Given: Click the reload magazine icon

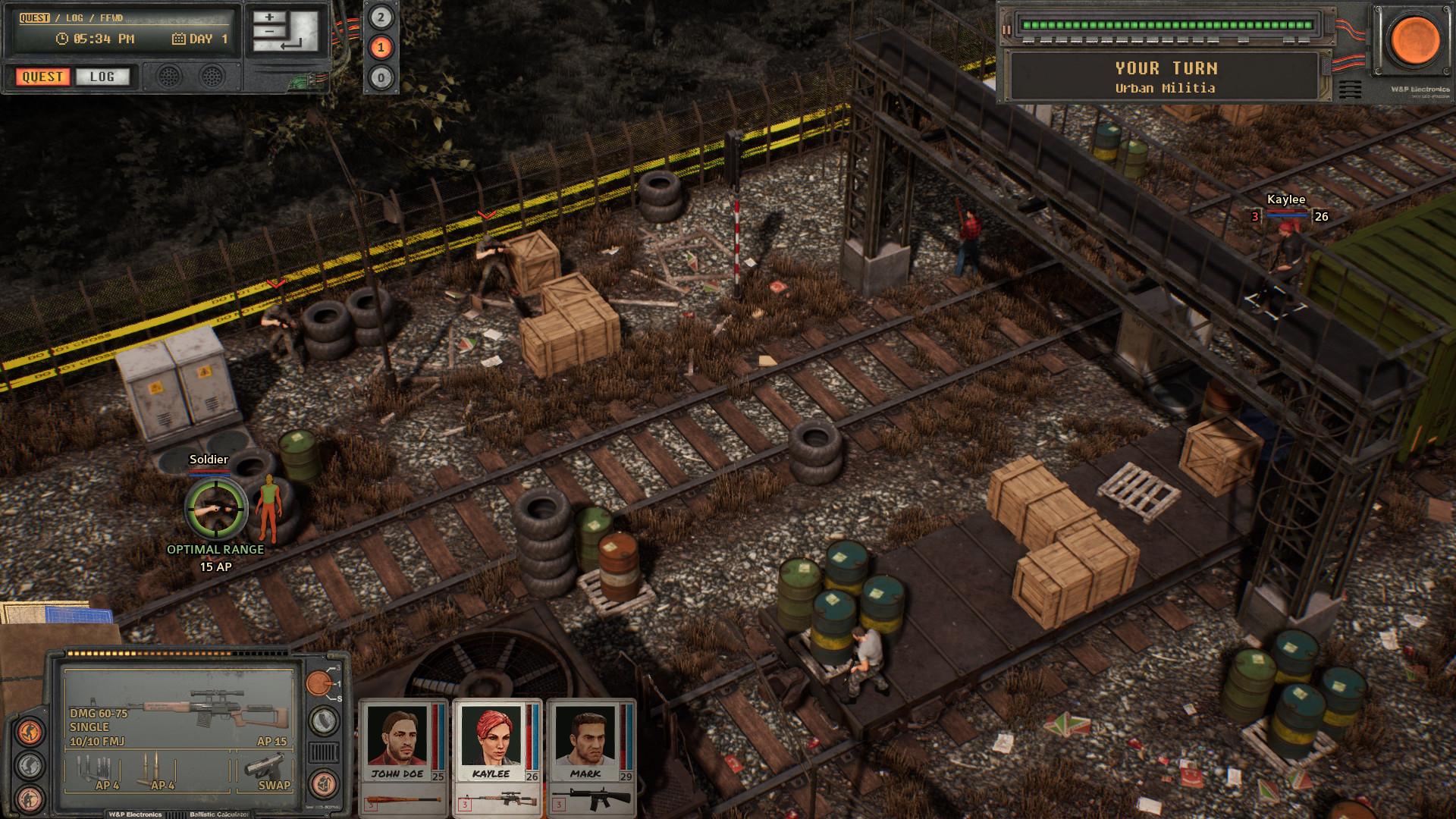Looking at the screenshot, I should pos(322,721).
